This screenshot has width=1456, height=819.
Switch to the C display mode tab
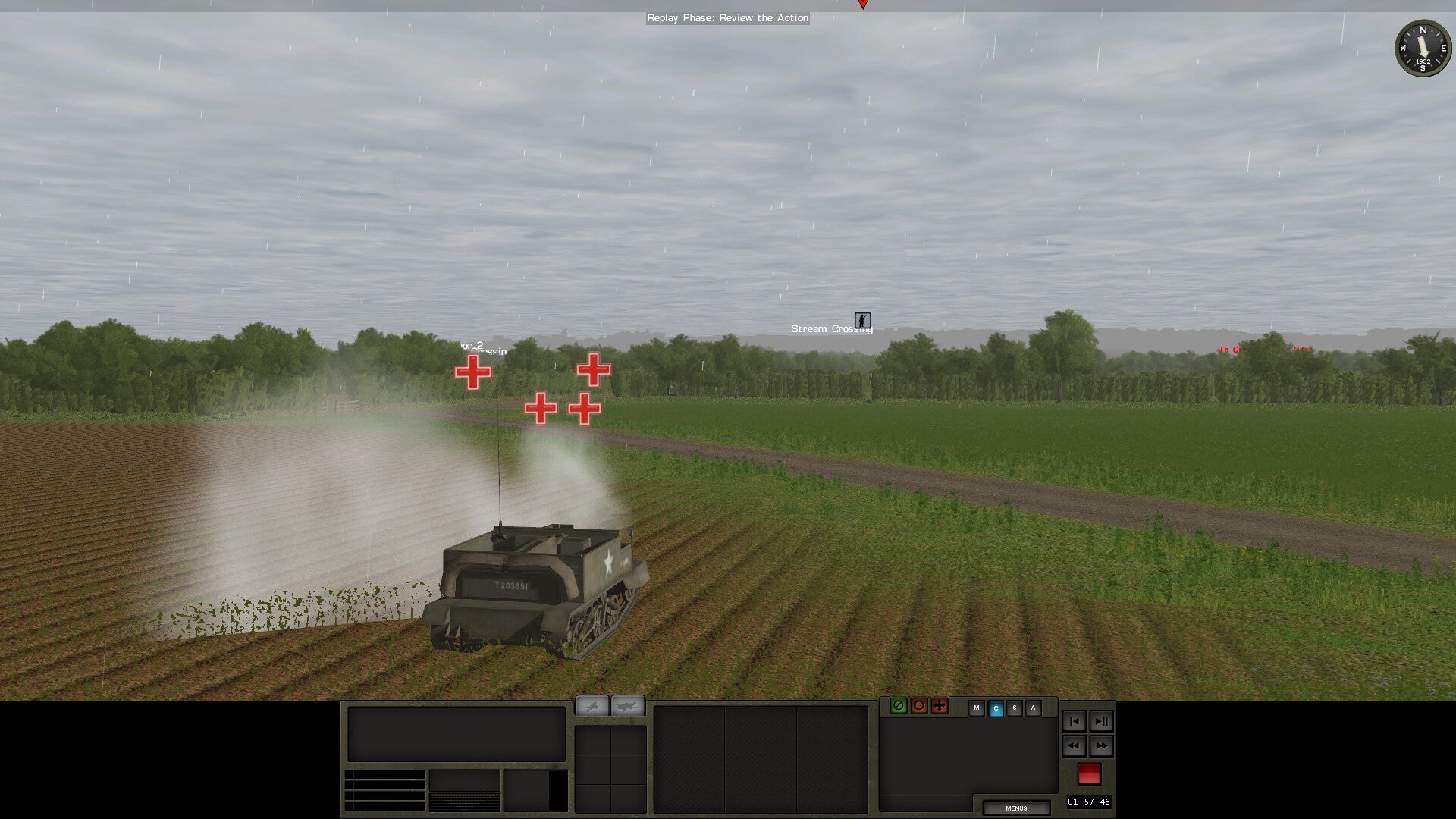click(x=996, y=708)
